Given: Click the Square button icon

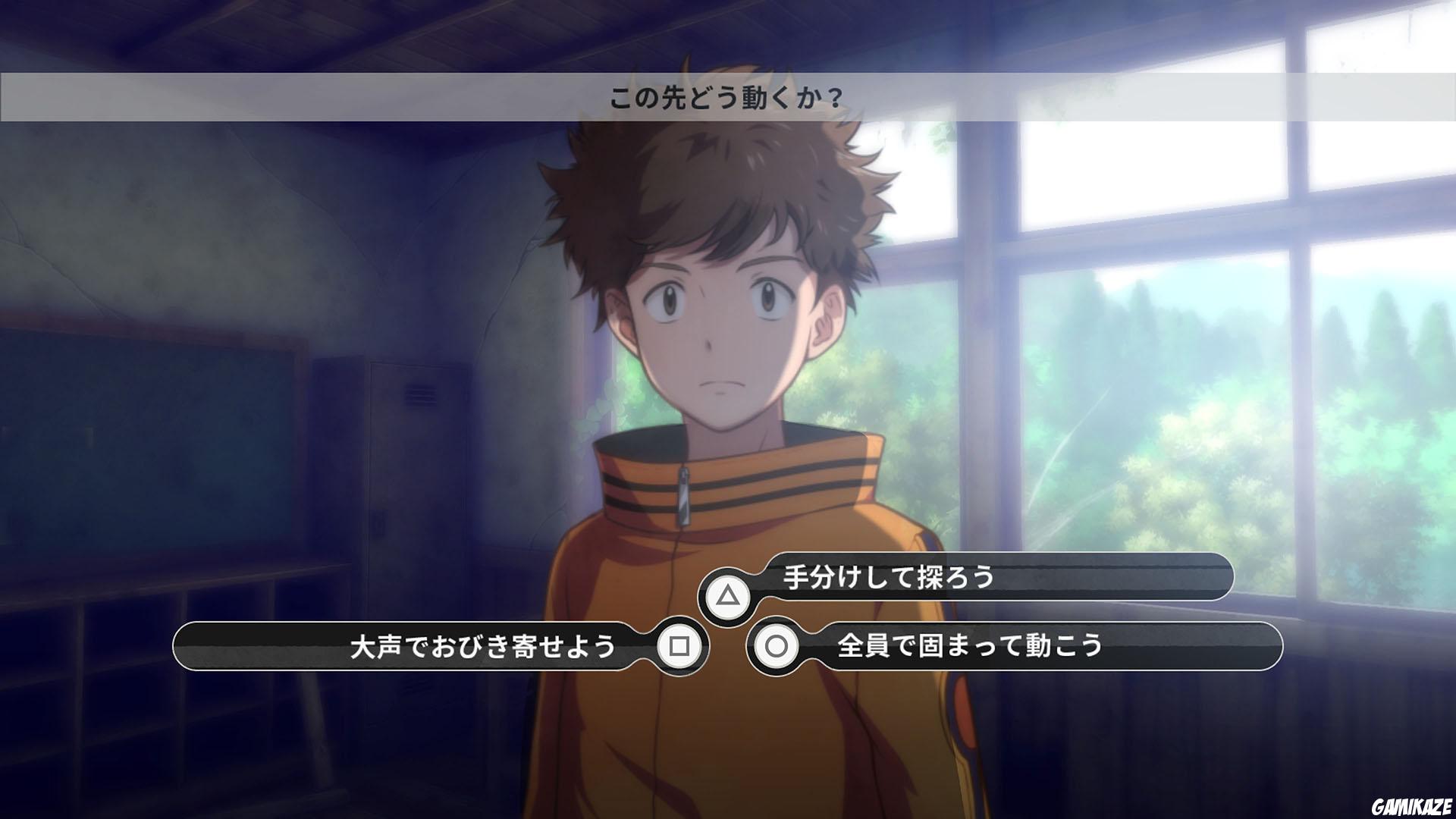Looking at the screenshot, I should coord(680,645).
